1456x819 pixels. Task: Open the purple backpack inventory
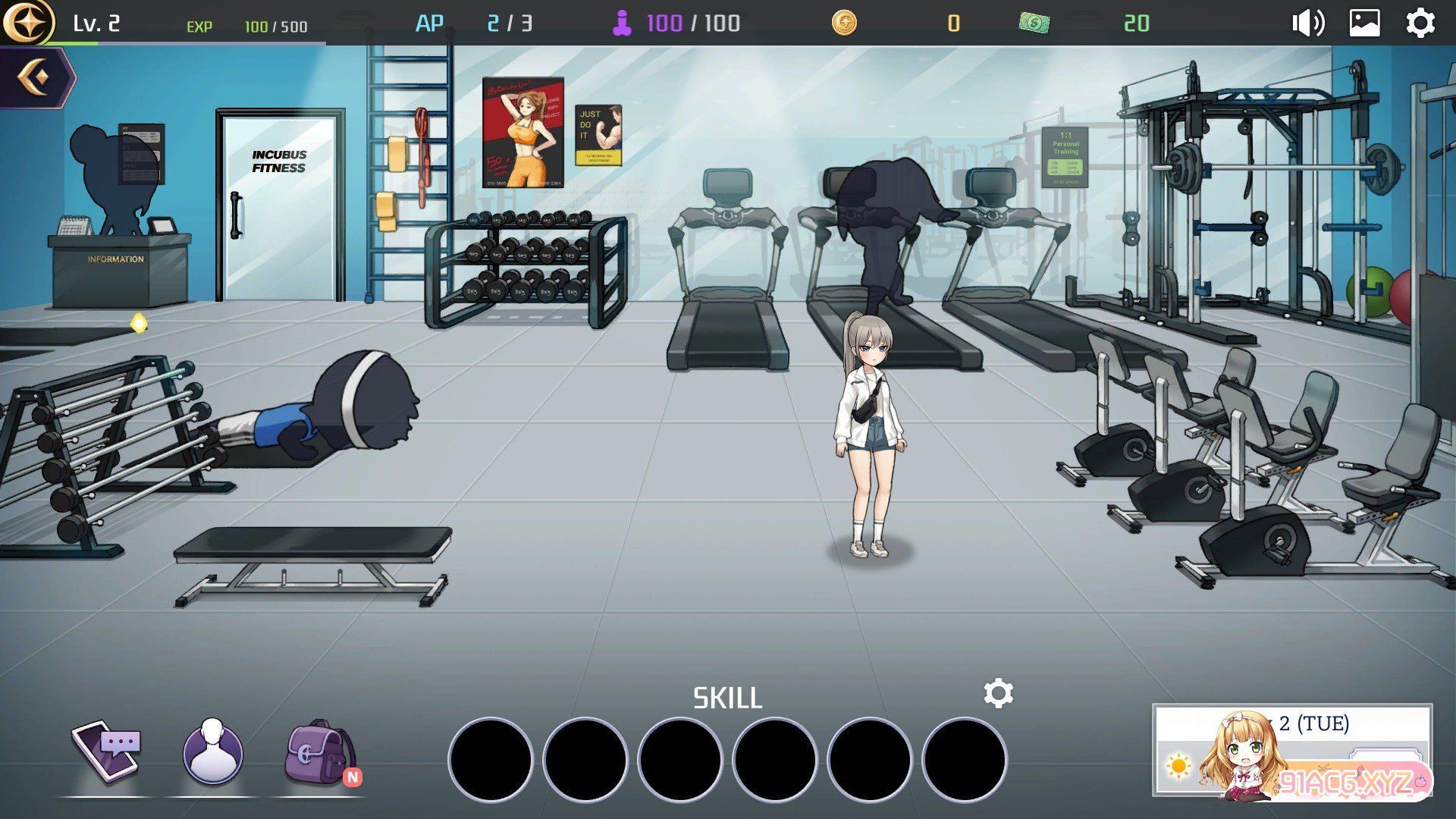tap(319, 753)
